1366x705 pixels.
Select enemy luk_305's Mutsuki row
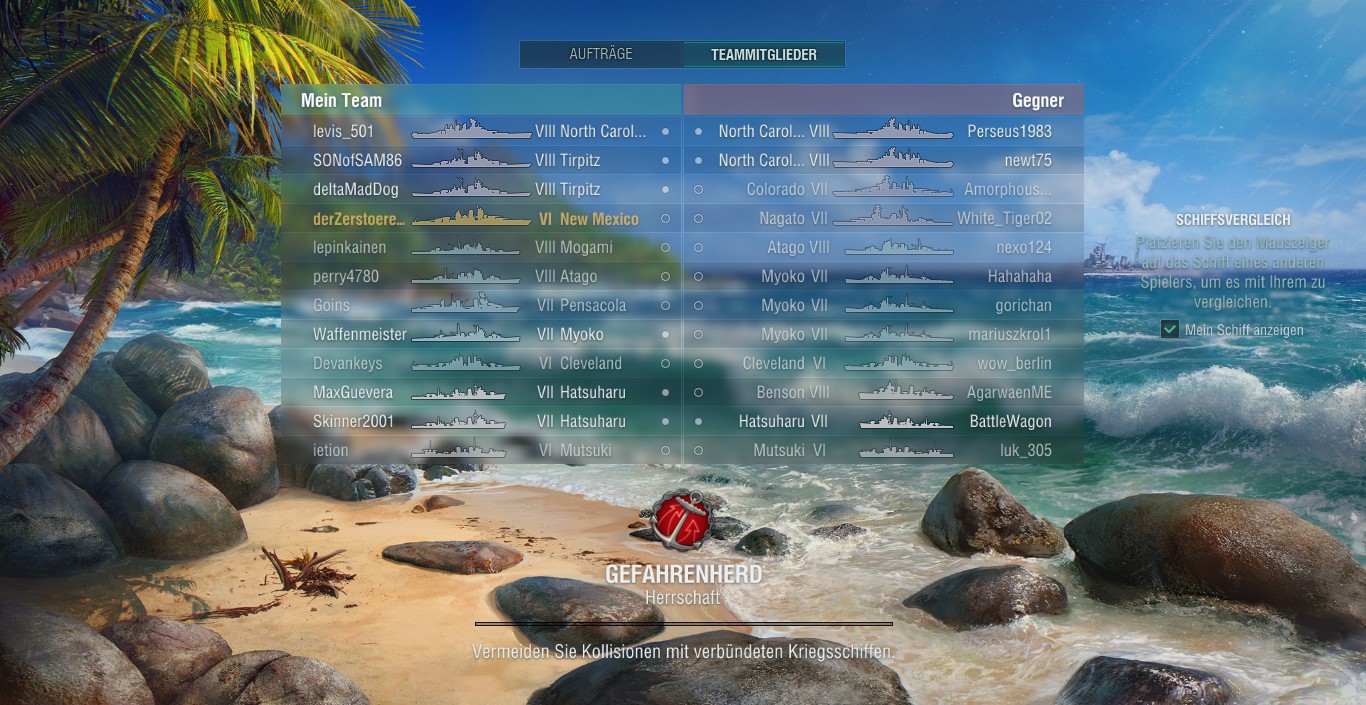click(x=884, y=450)
